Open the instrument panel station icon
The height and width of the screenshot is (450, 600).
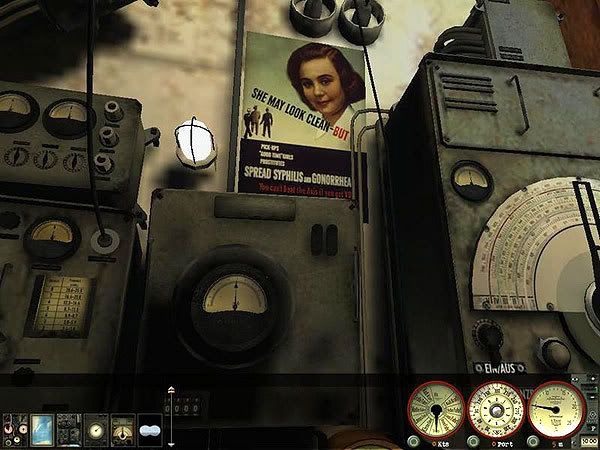tap(69, 428)
